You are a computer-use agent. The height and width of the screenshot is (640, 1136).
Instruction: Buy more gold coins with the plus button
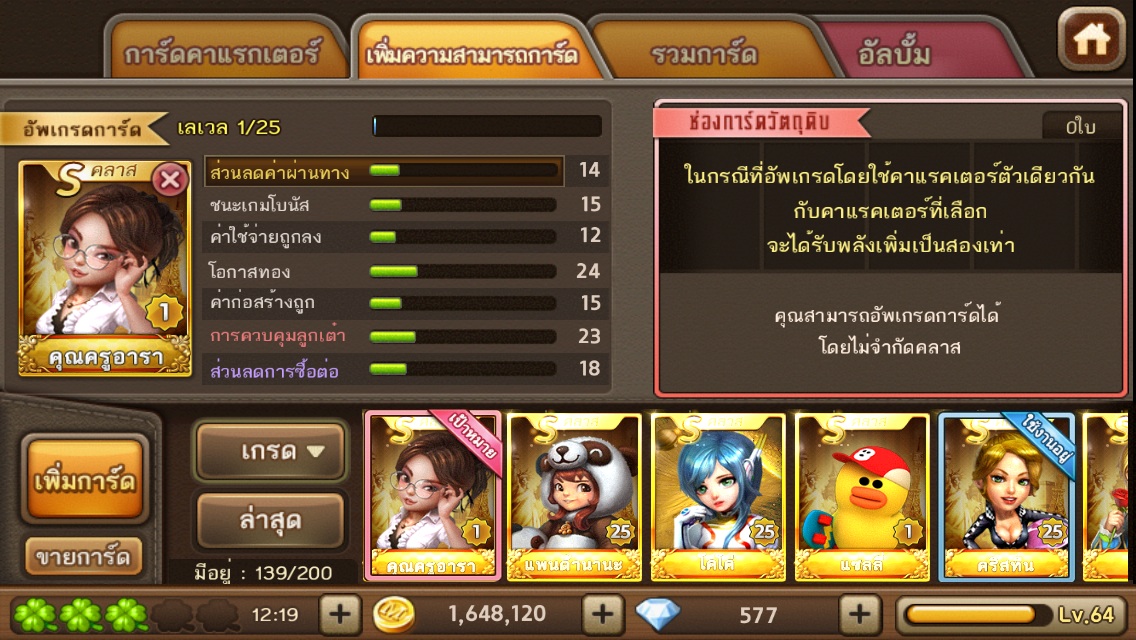pyautogui.click(x=603, y=613)
